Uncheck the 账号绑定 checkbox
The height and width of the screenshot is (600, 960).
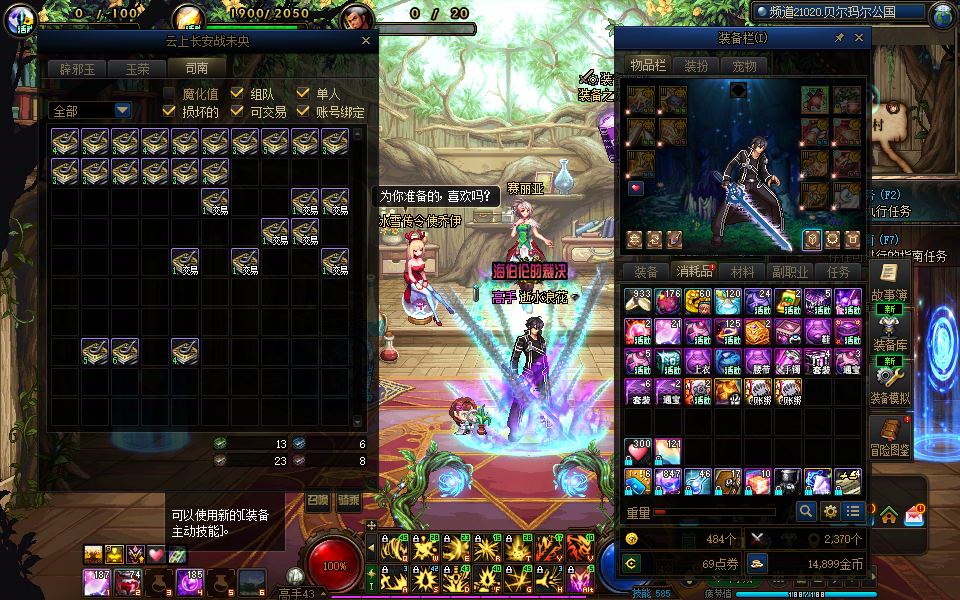click(x=304, y=111)
